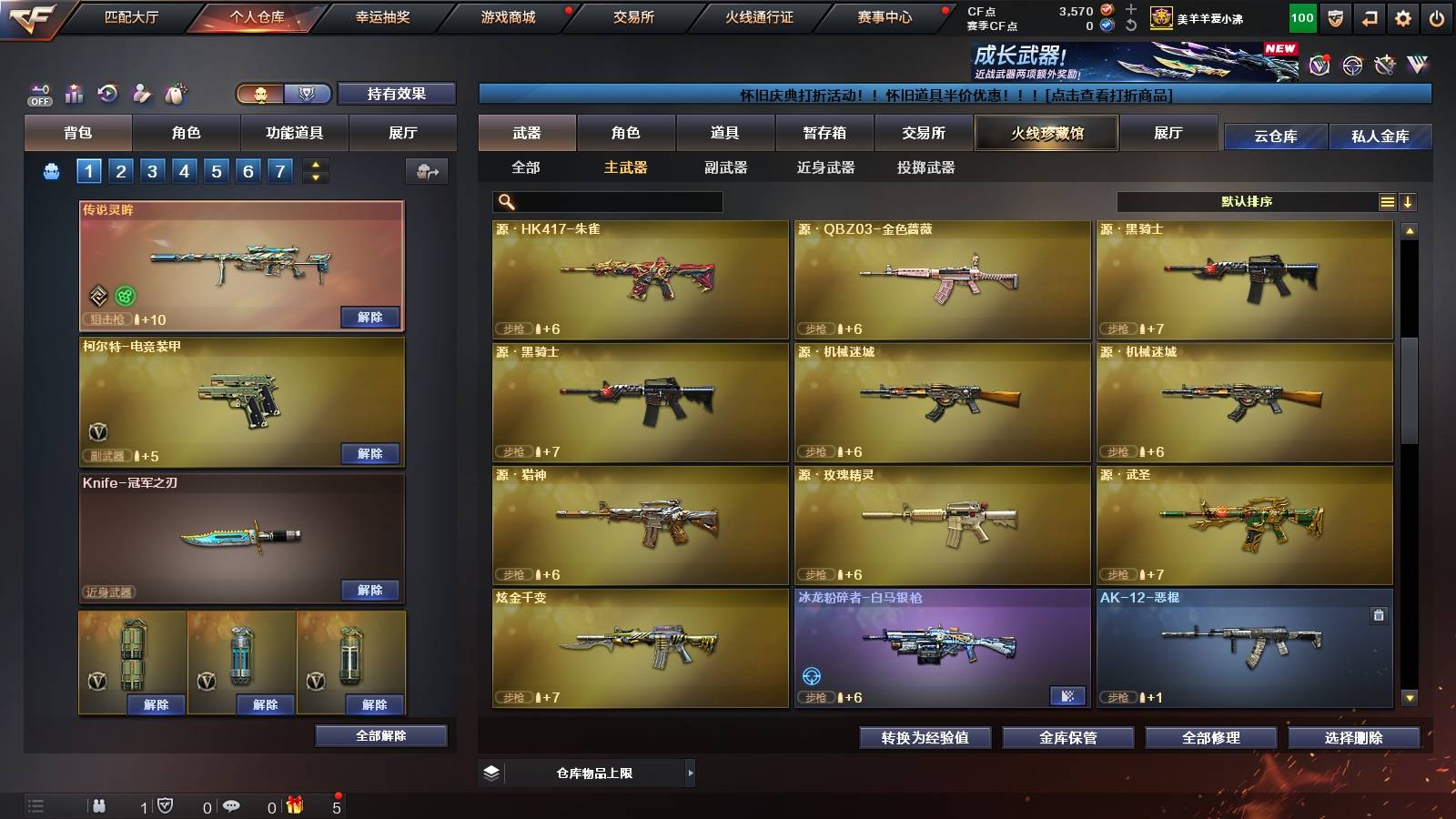Click the 转换为经验值 button
Image resolution: width=1456 pixels, height=819 pixels.
[x=925, y=739]
